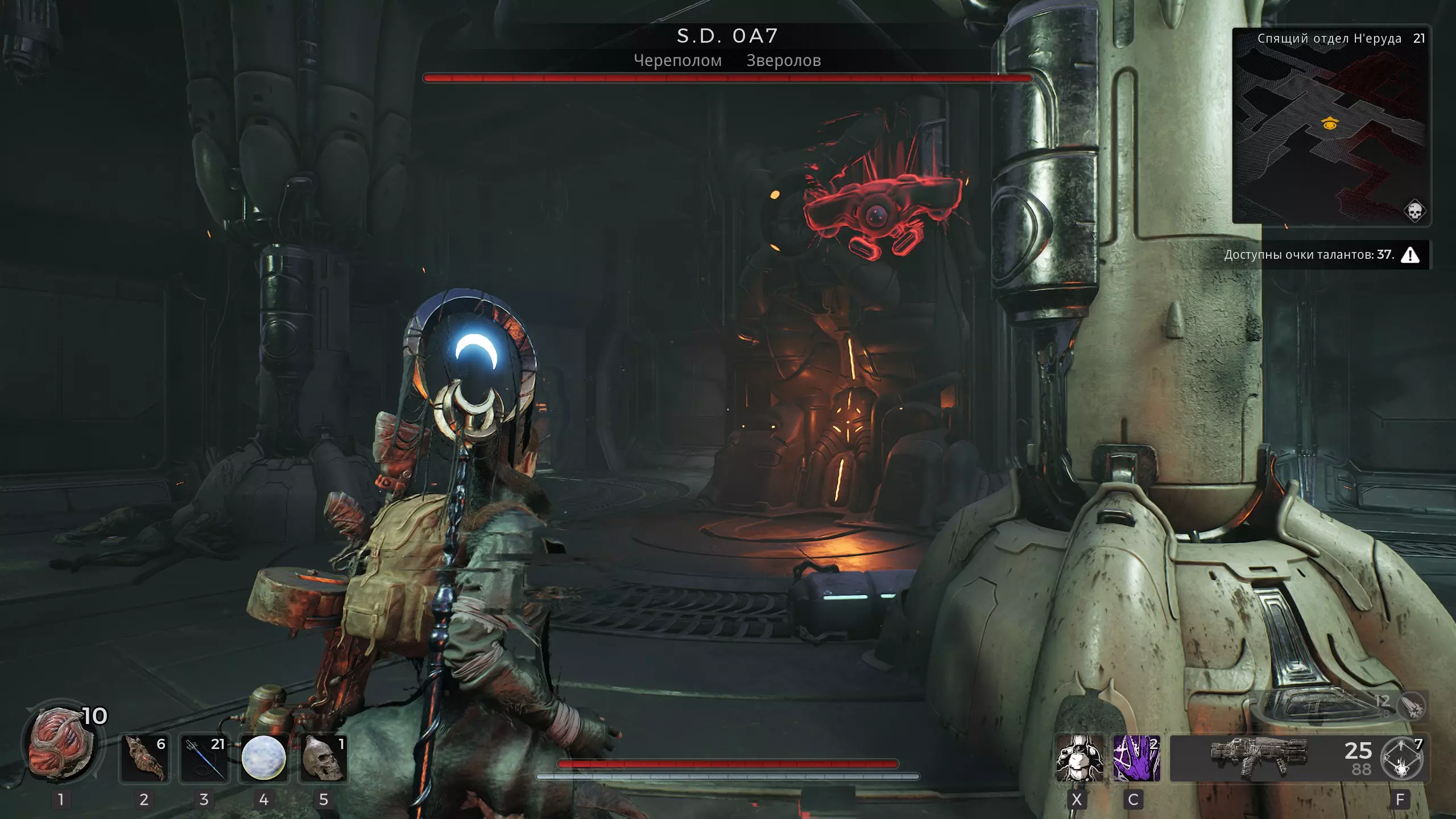Select the blue needle item with 21 count
The image size is (1456, 819).
coord(204,758)
